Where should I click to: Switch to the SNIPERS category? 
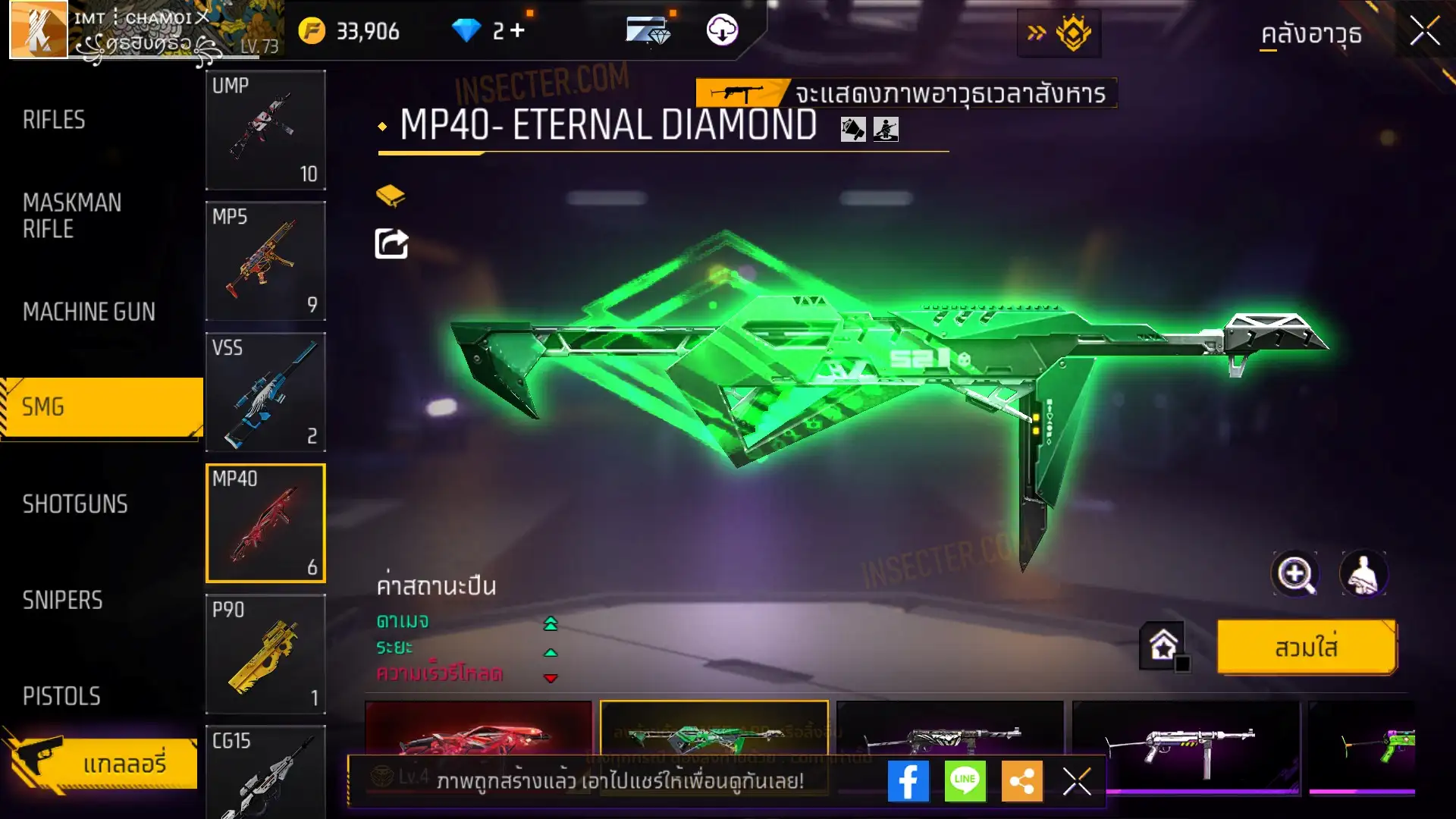click(62, 601)
